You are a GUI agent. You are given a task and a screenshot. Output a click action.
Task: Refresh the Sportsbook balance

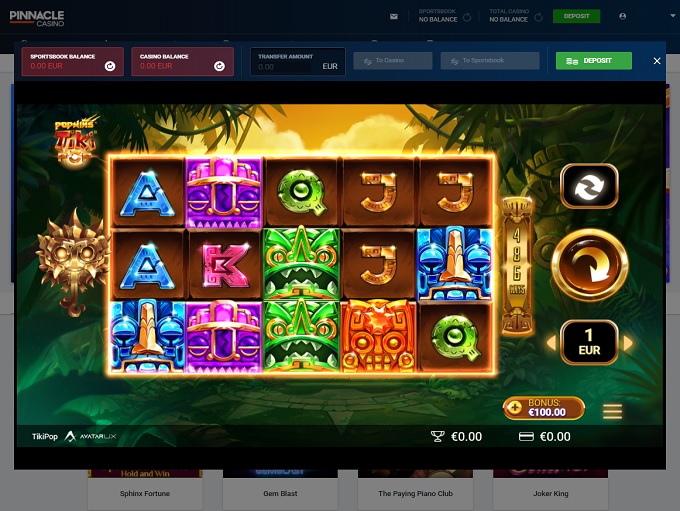coord(110,66)
